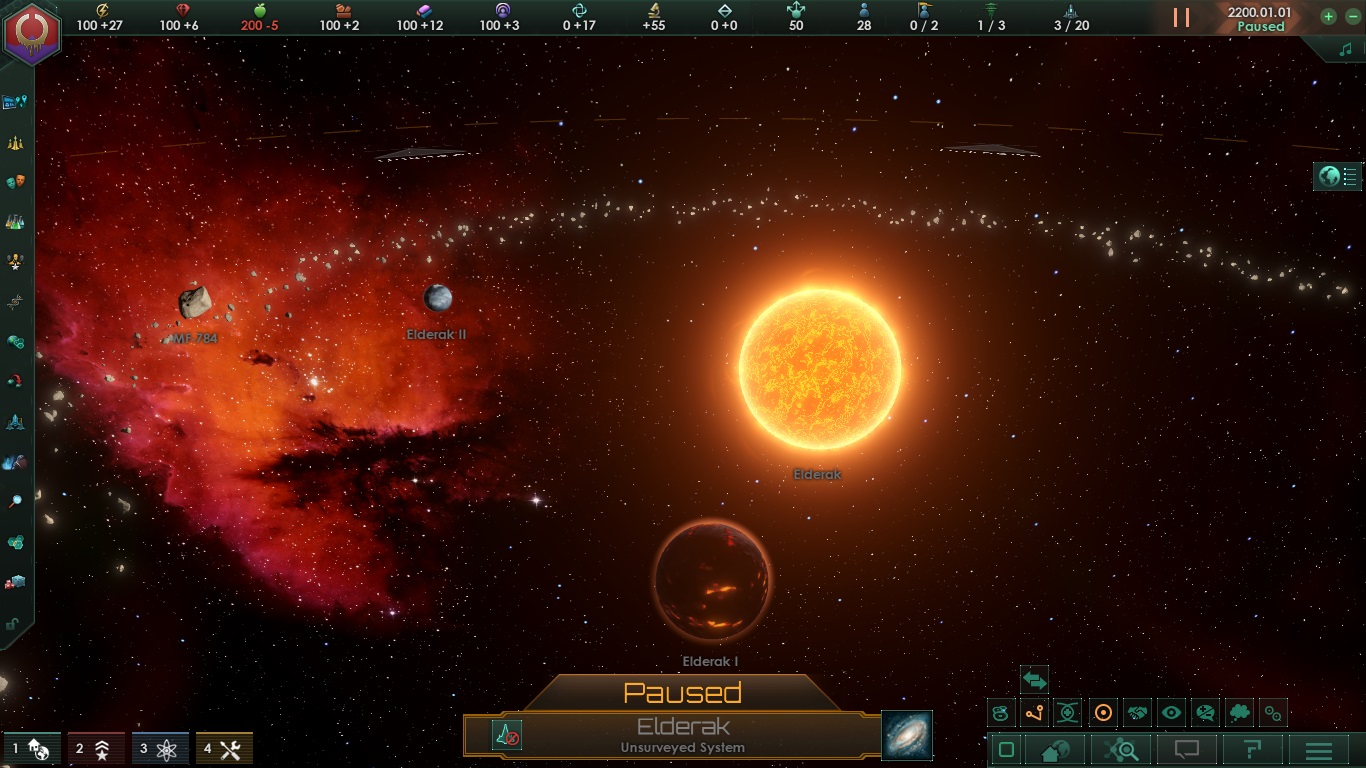Open the galaxy search magnifier button
Screen dimensions: 1366x768
1121,750
